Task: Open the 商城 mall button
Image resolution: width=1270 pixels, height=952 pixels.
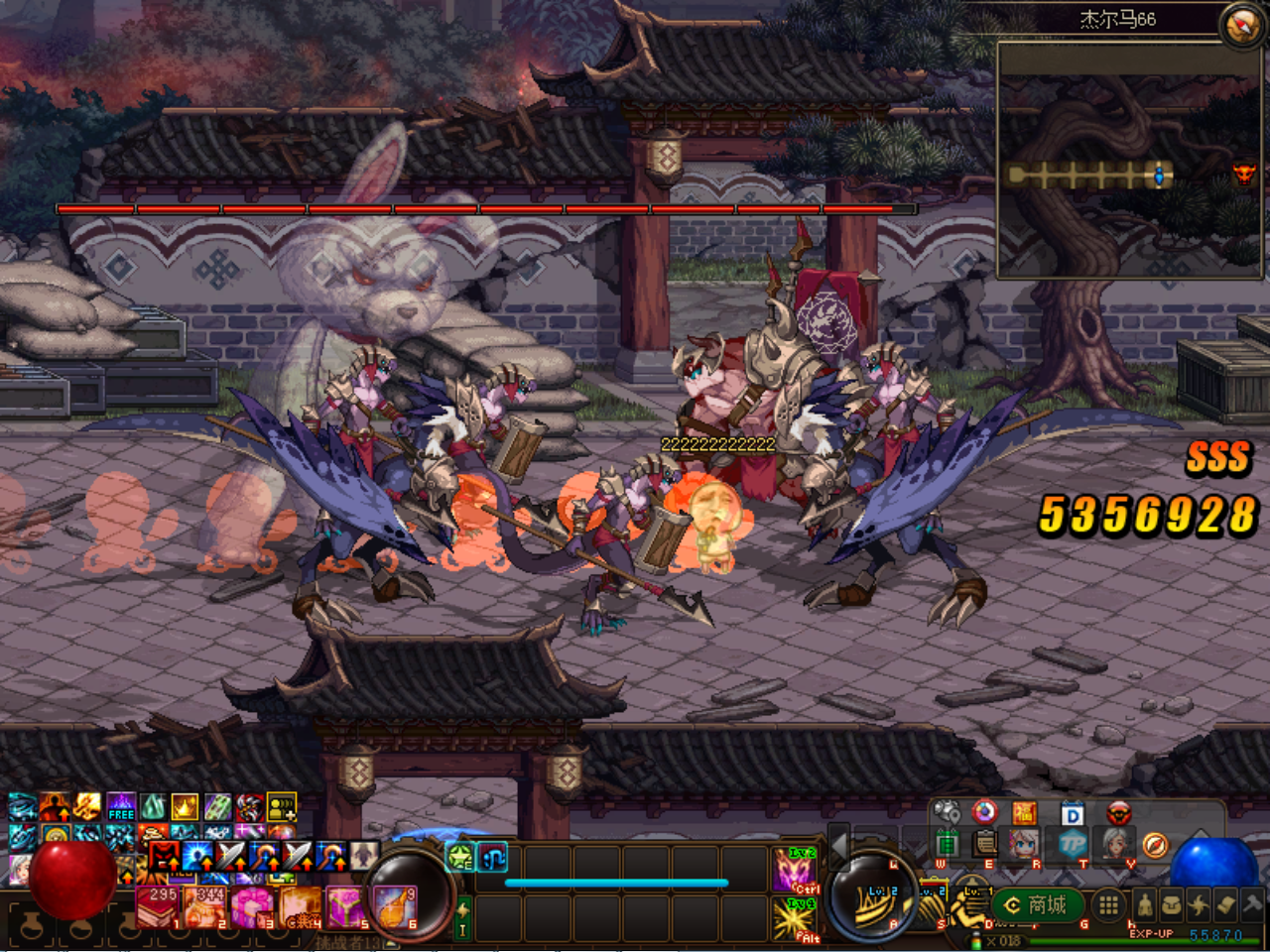Action: point(1037,905)
